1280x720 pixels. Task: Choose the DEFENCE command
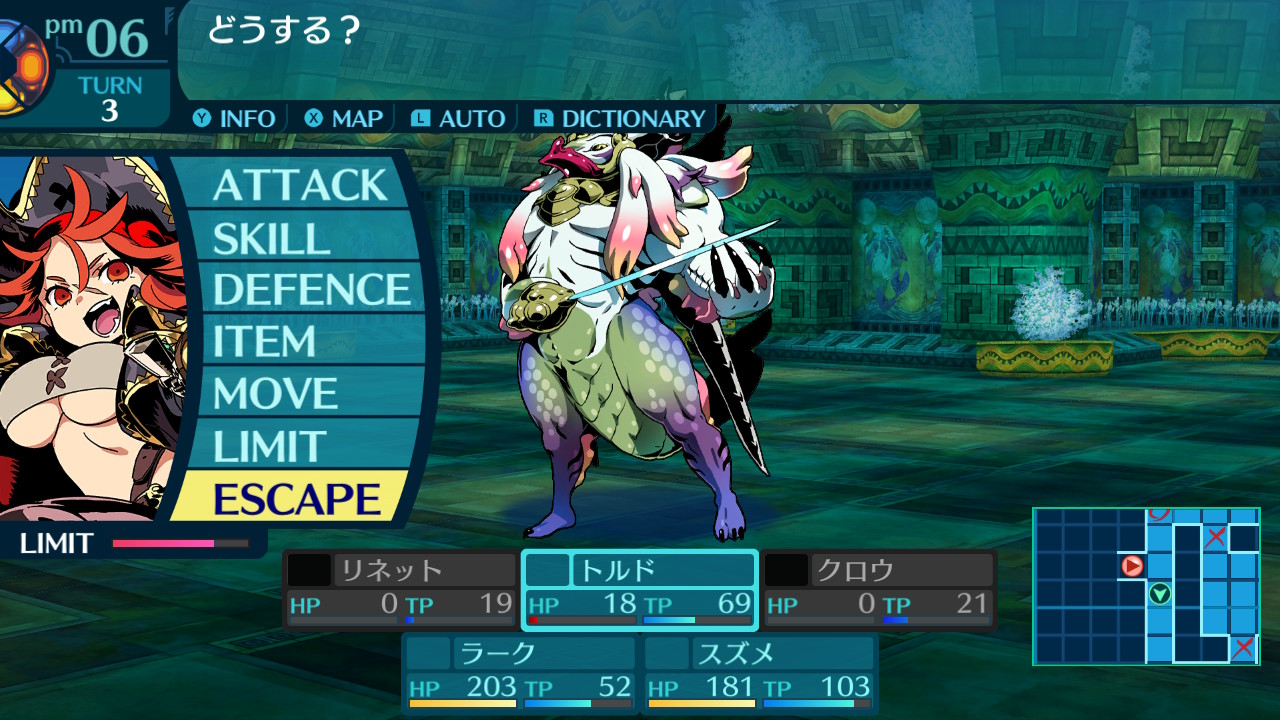312,290
